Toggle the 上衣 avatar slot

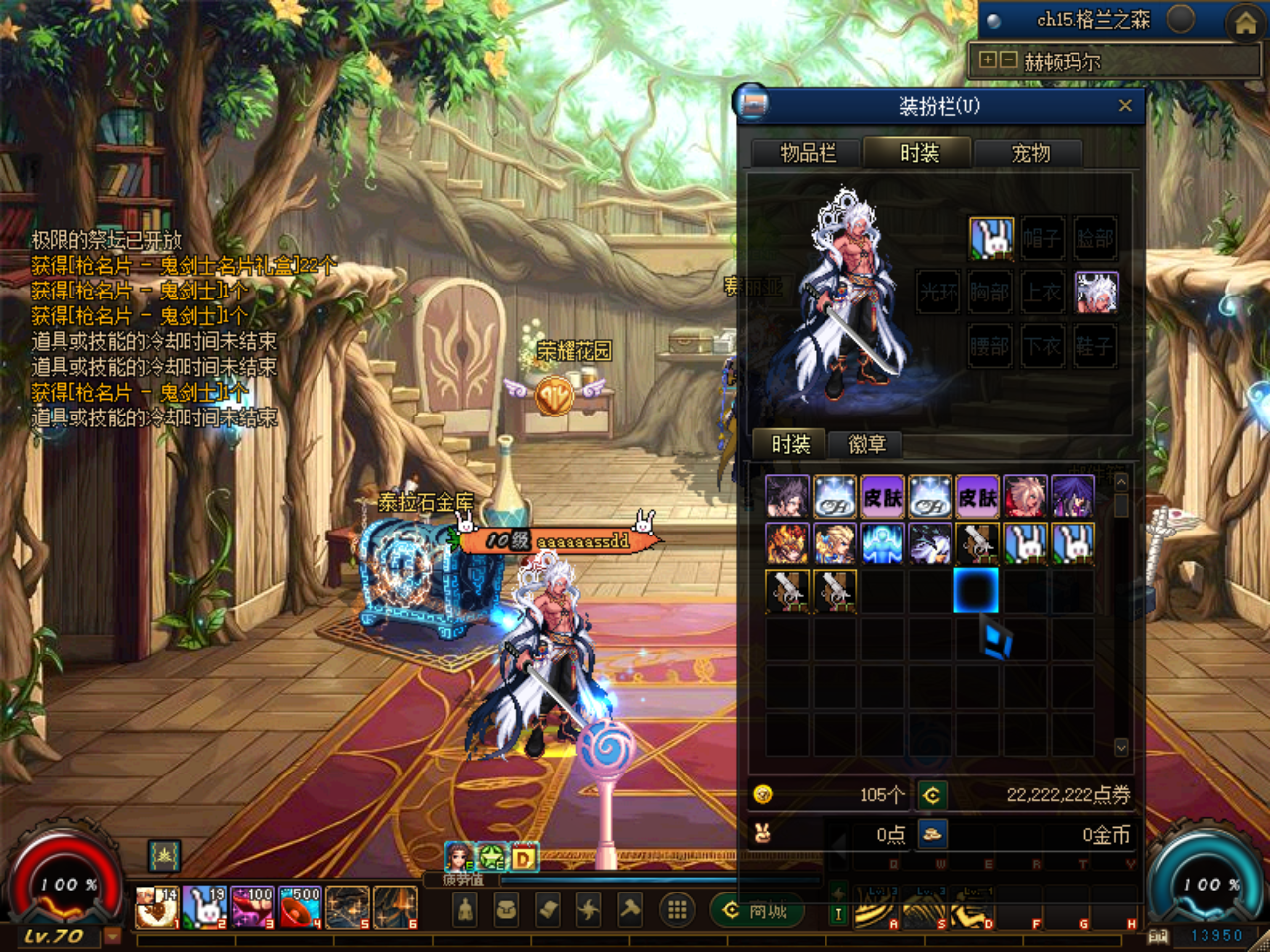pyautogui.click(x=1042, y=293)
